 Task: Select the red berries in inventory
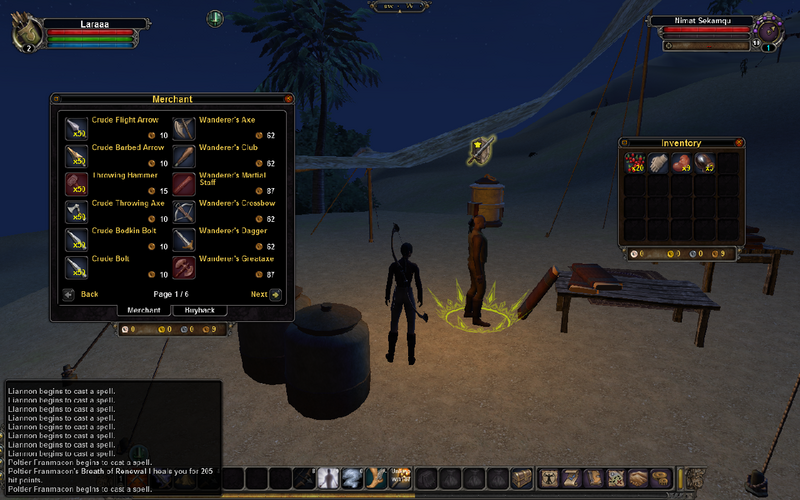(634, 162)
